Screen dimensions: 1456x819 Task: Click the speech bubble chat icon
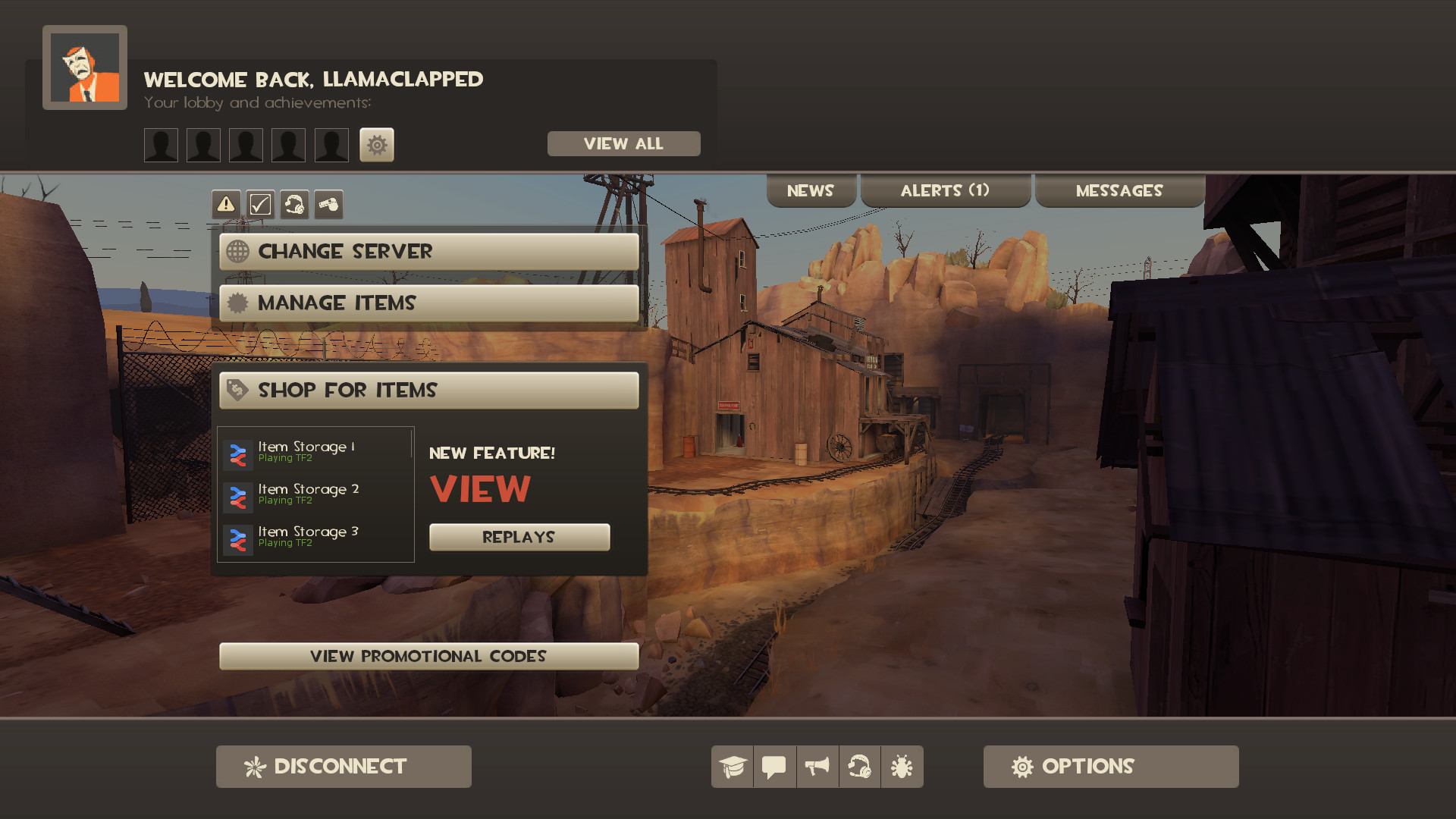click(x=774, y=766)
